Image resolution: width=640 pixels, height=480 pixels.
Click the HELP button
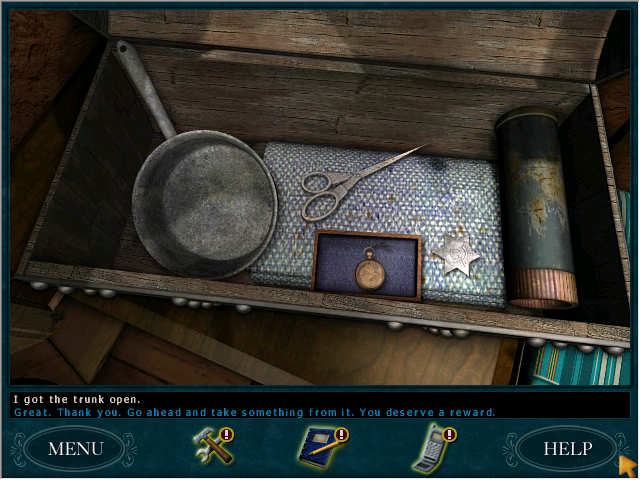click(x=567, y=448)
